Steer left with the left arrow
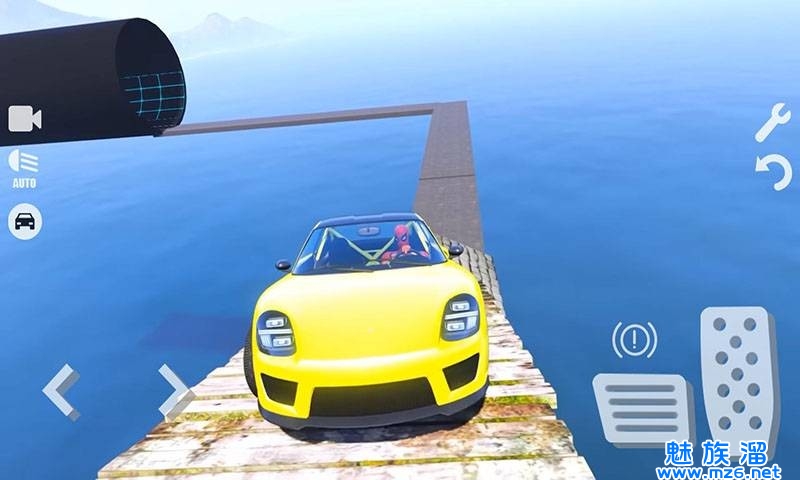Image resolution: width=800 pixels, height=480 pixels. tap(61, 391)
